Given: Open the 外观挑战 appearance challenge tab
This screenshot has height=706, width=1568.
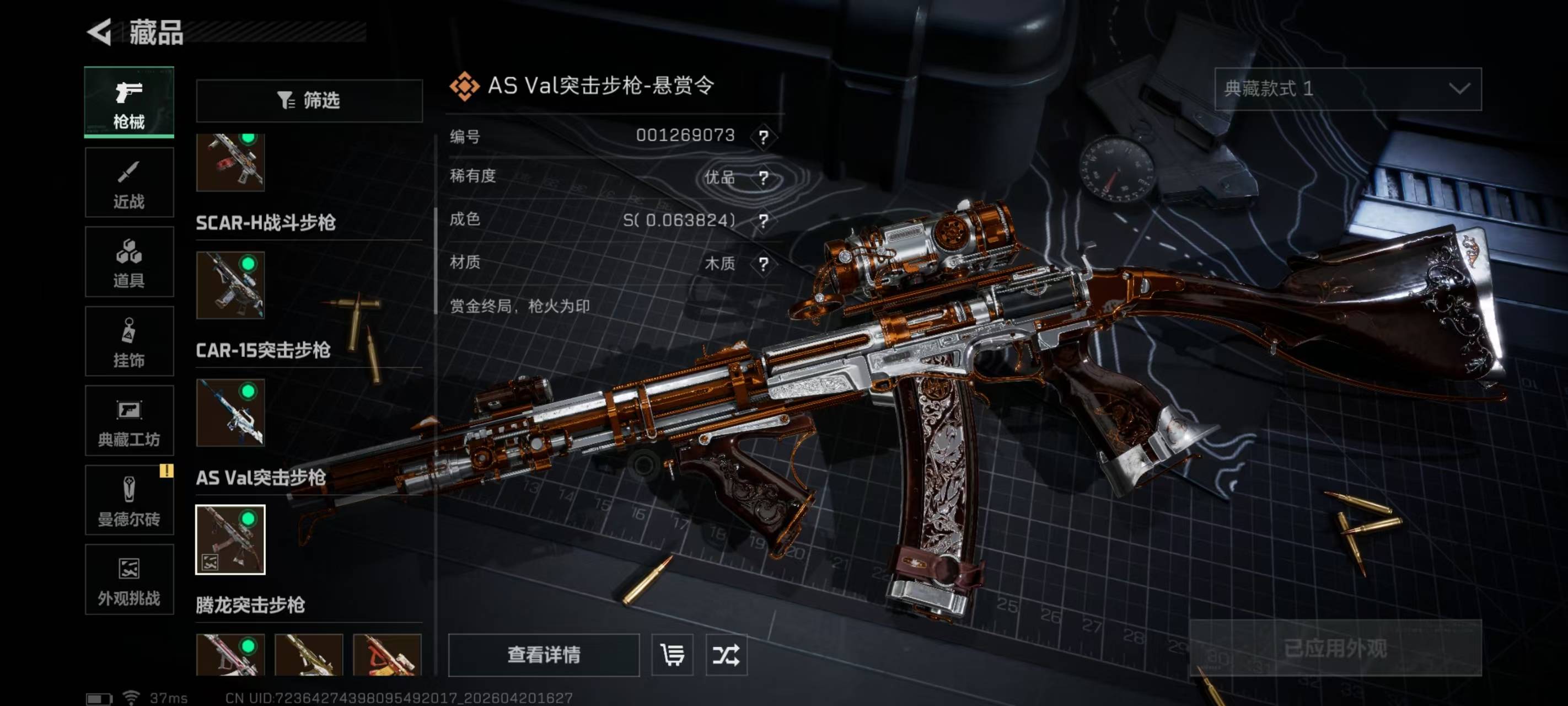Looking at the screenshot, I should (x=129, y=580).
